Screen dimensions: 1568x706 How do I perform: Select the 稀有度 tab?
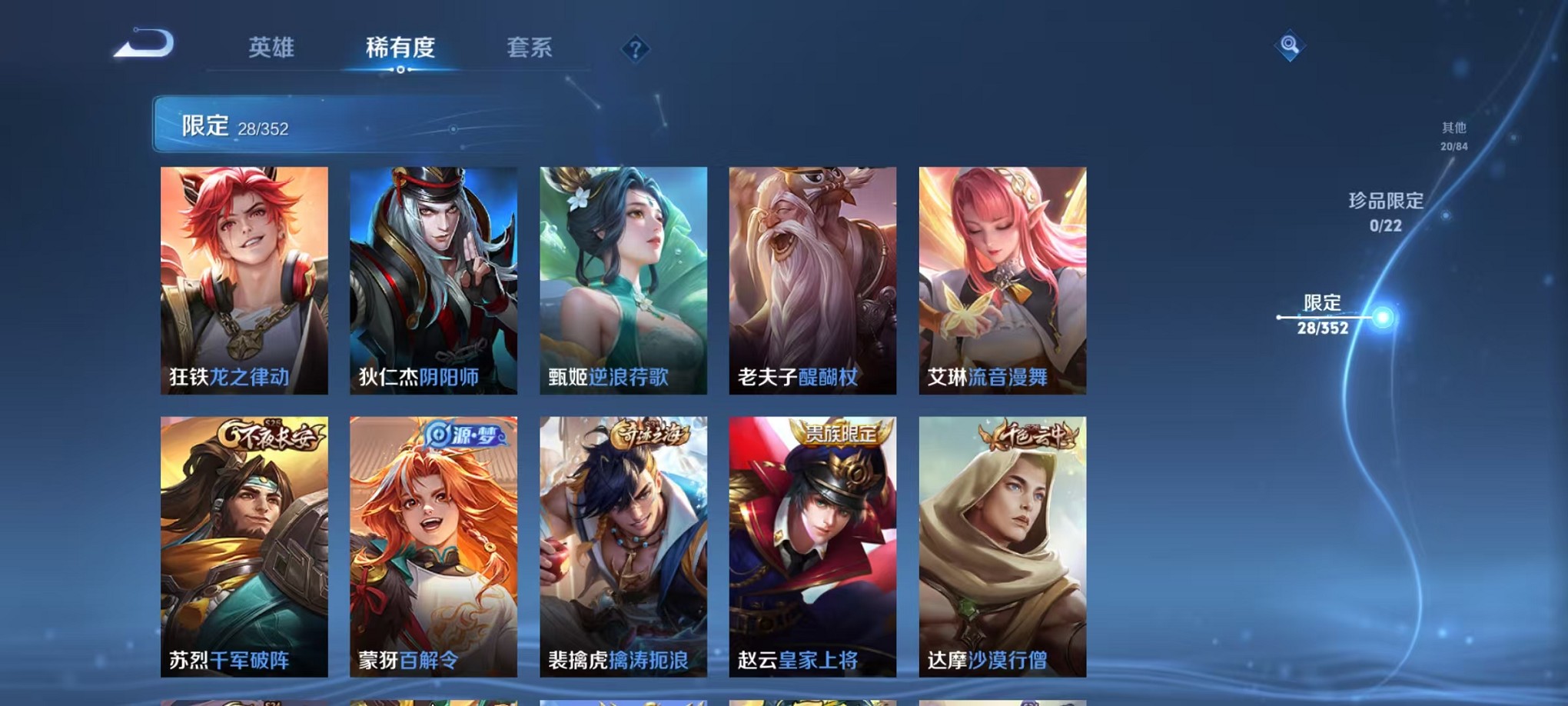(399, 48)
